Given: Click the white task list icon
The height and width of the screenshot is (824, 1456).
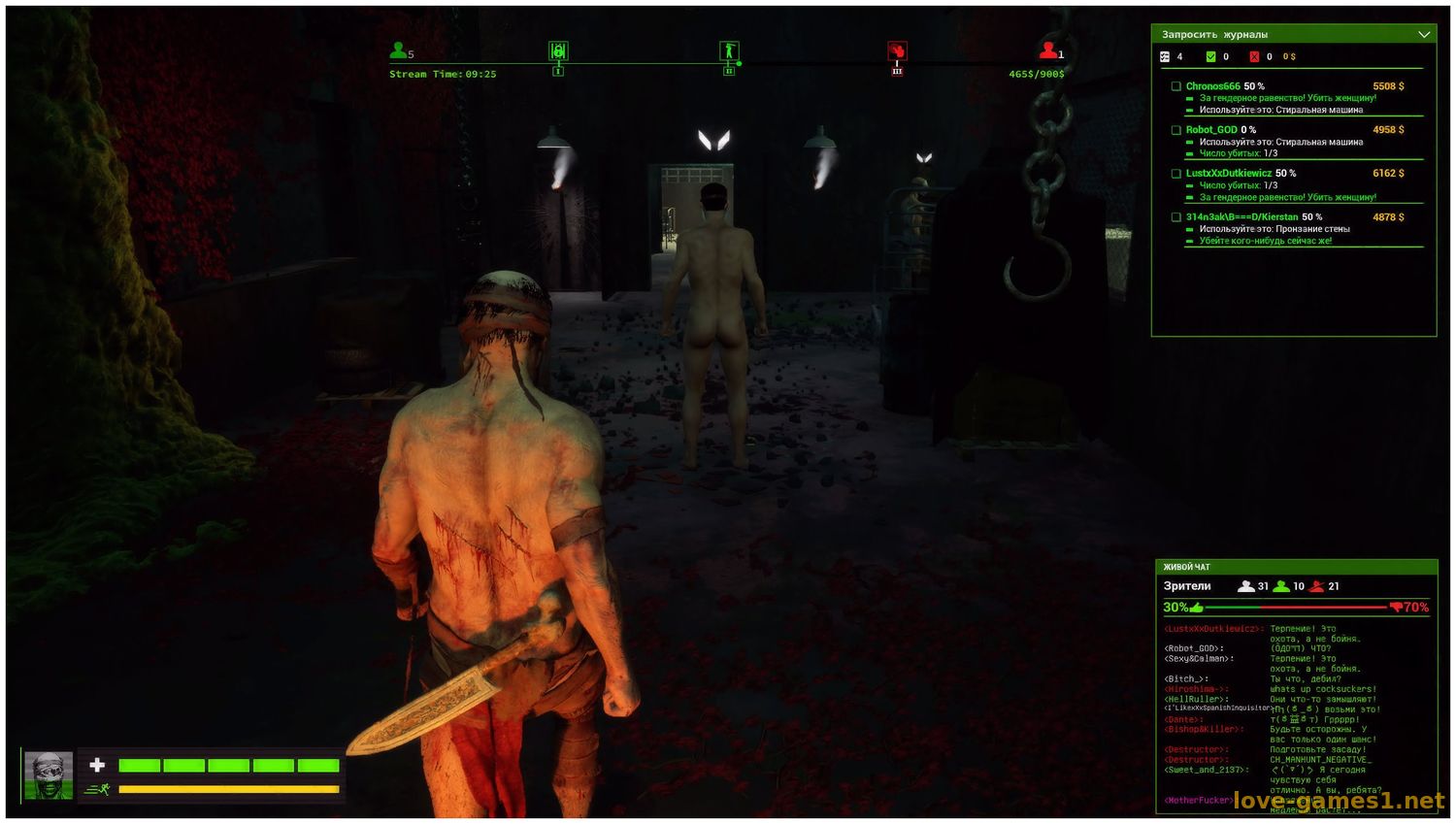Looking at the screenshot, I should pos(1165,57).
